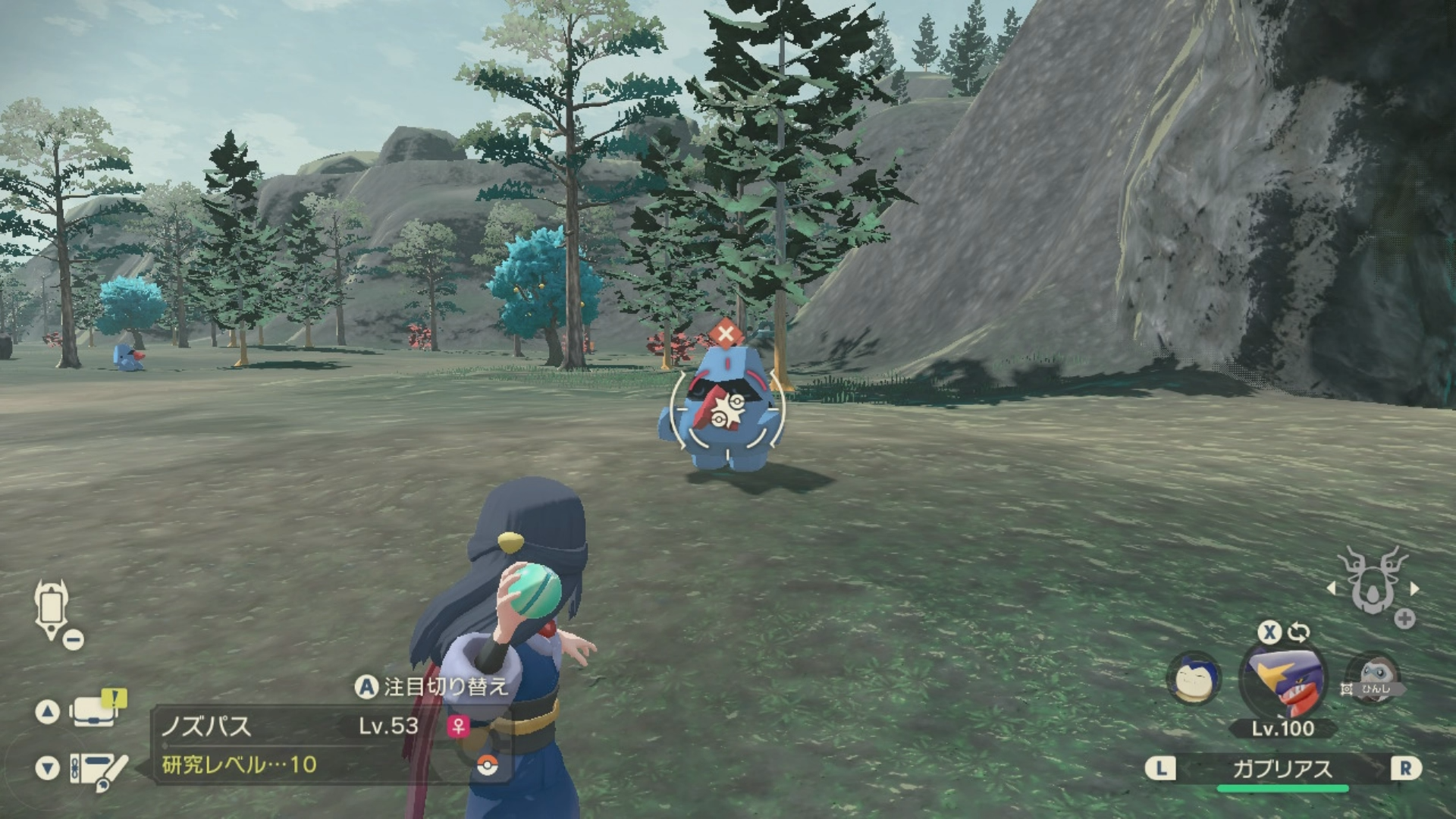Screen dimensions: 1456x819
Task: Click the lock-on reticle on Nosepass
Action: point(726,410)
